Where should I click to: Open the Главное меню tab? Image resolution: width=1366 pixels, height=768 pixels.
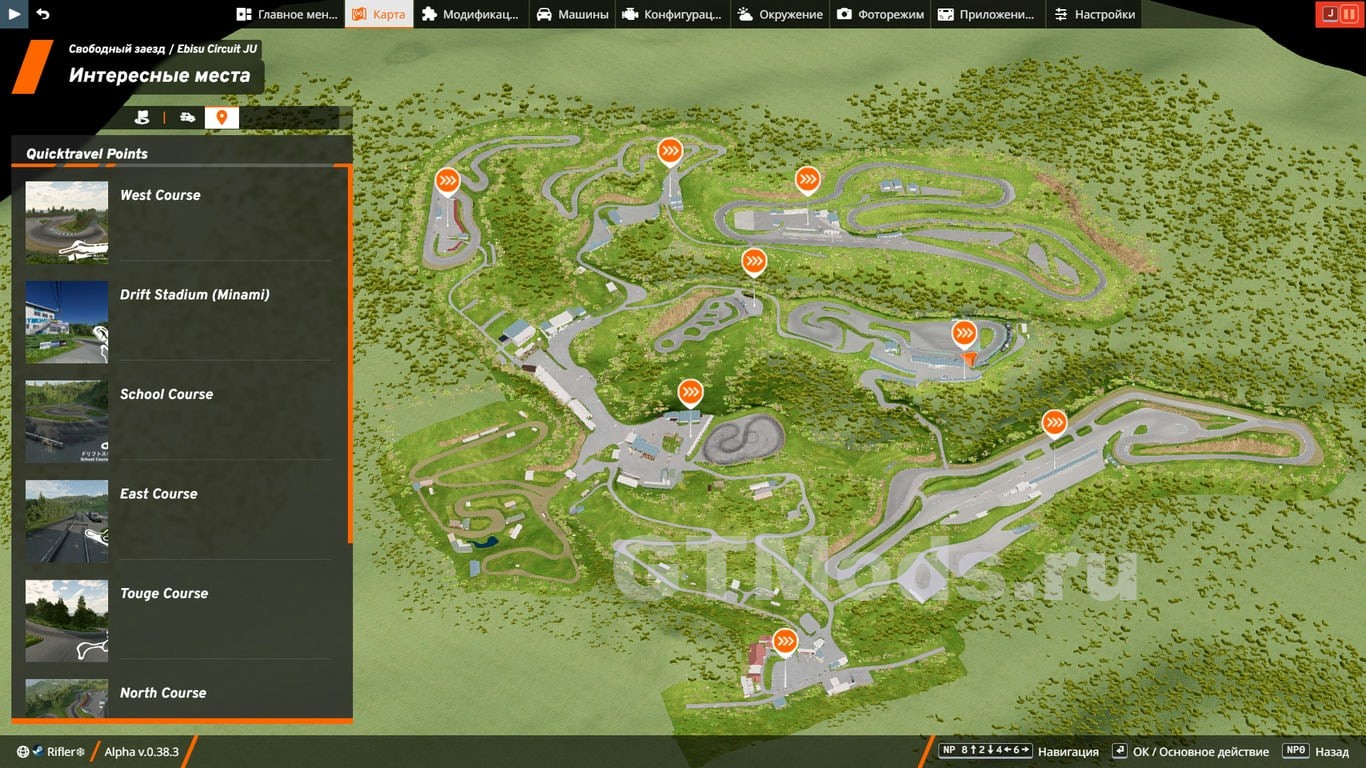click(x=287, y=14)
